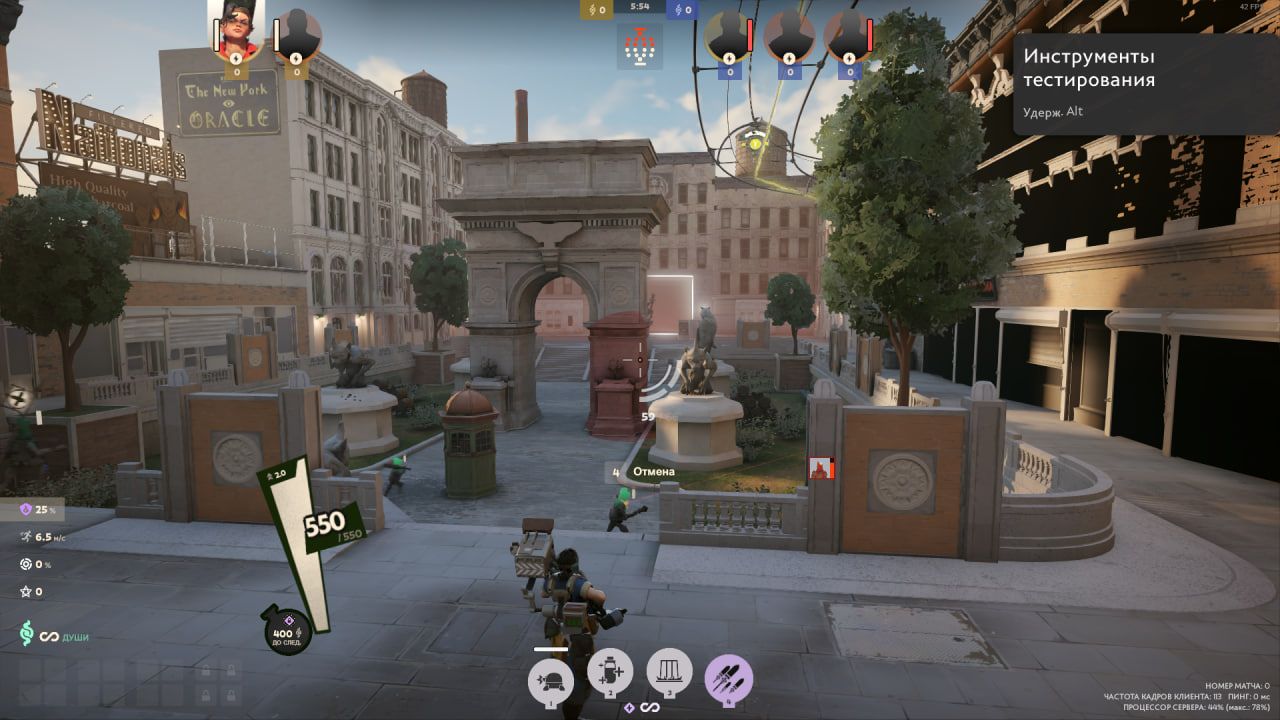The height and width of the screenshot is (720, 1280).
Task: Open the shop via the Души souls icon
Action: (28, 634)
